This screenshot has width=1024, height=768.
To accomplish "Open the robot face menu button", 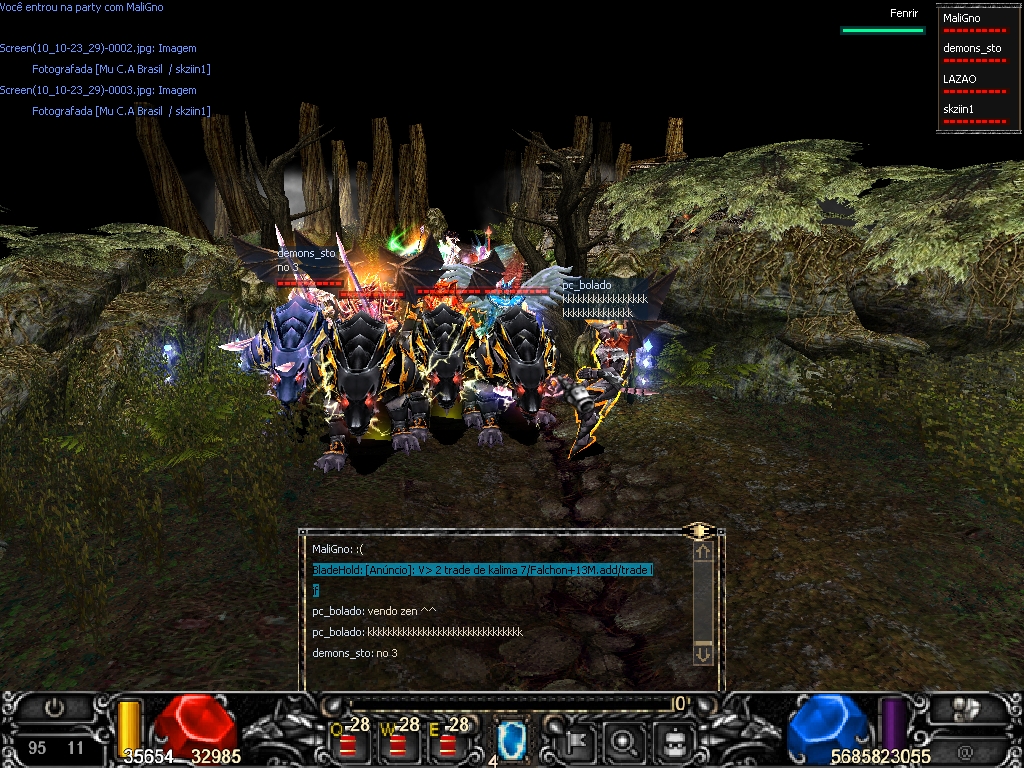I will pos(674,742).
